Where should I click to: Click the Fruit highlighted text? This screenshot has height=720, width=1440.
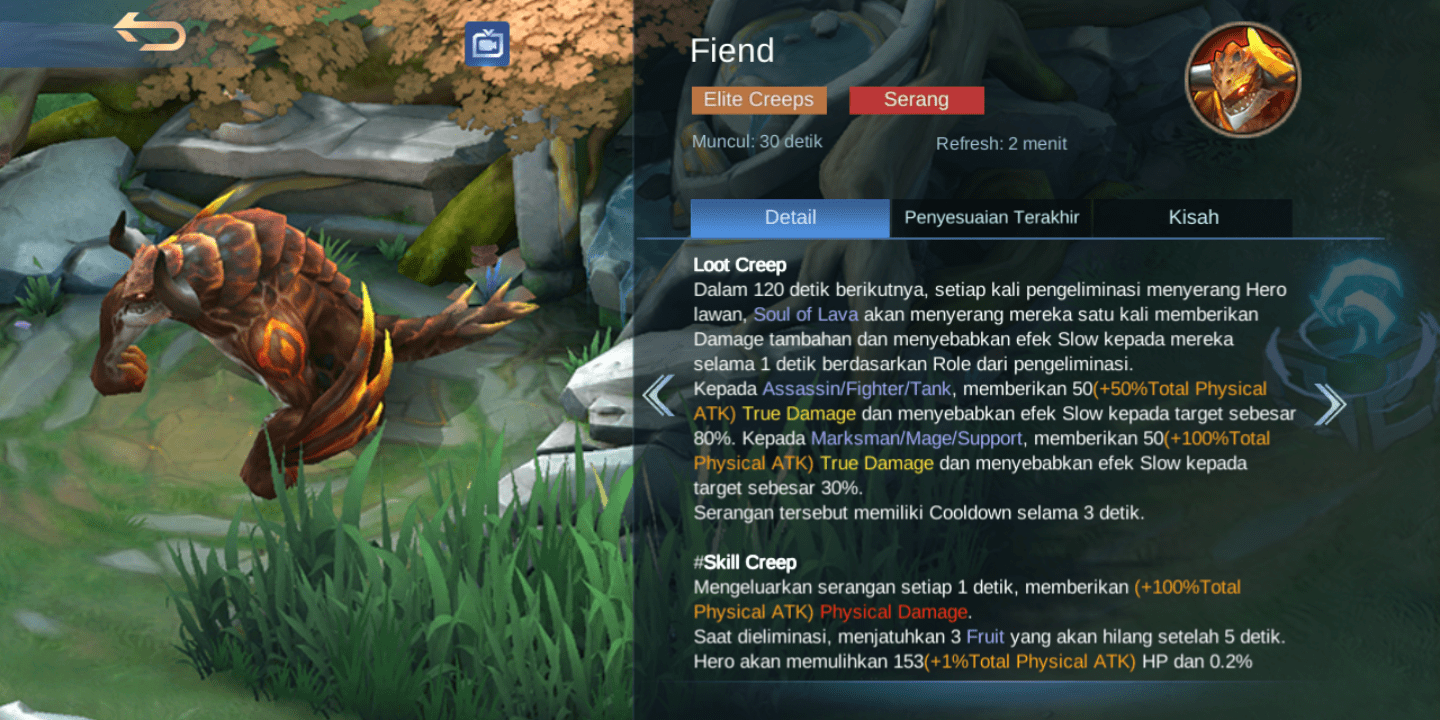[984, 636]
